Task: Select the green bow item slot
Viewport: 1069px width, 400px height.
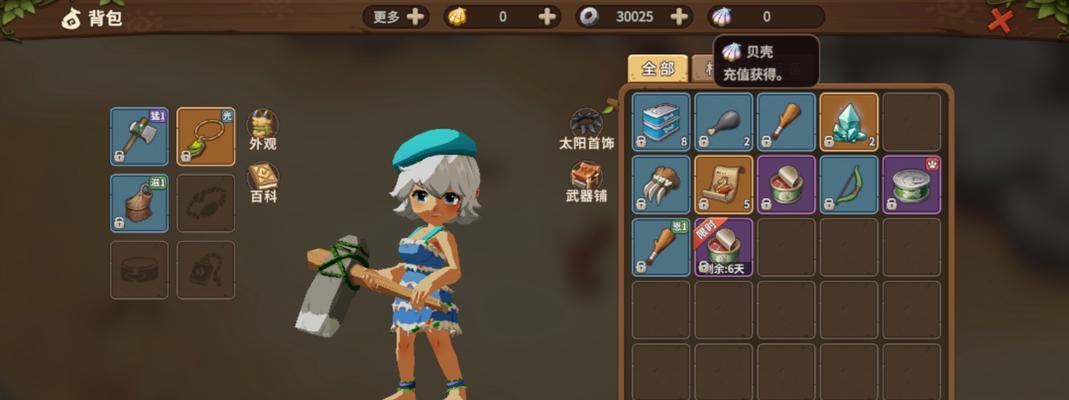Action: pos(849,184)
